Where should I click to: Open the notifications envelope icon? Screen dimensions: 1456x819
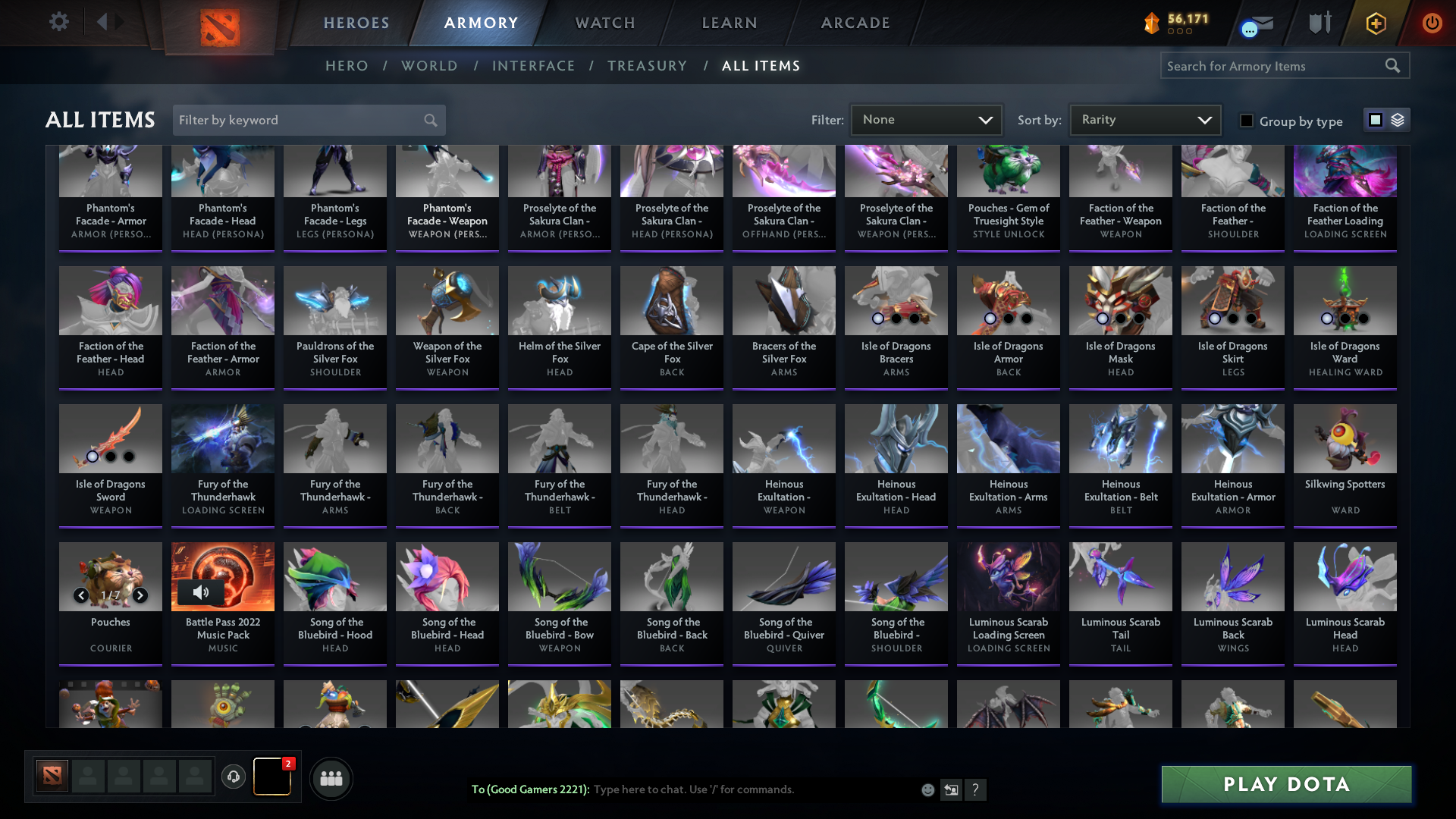[1256, 23]
